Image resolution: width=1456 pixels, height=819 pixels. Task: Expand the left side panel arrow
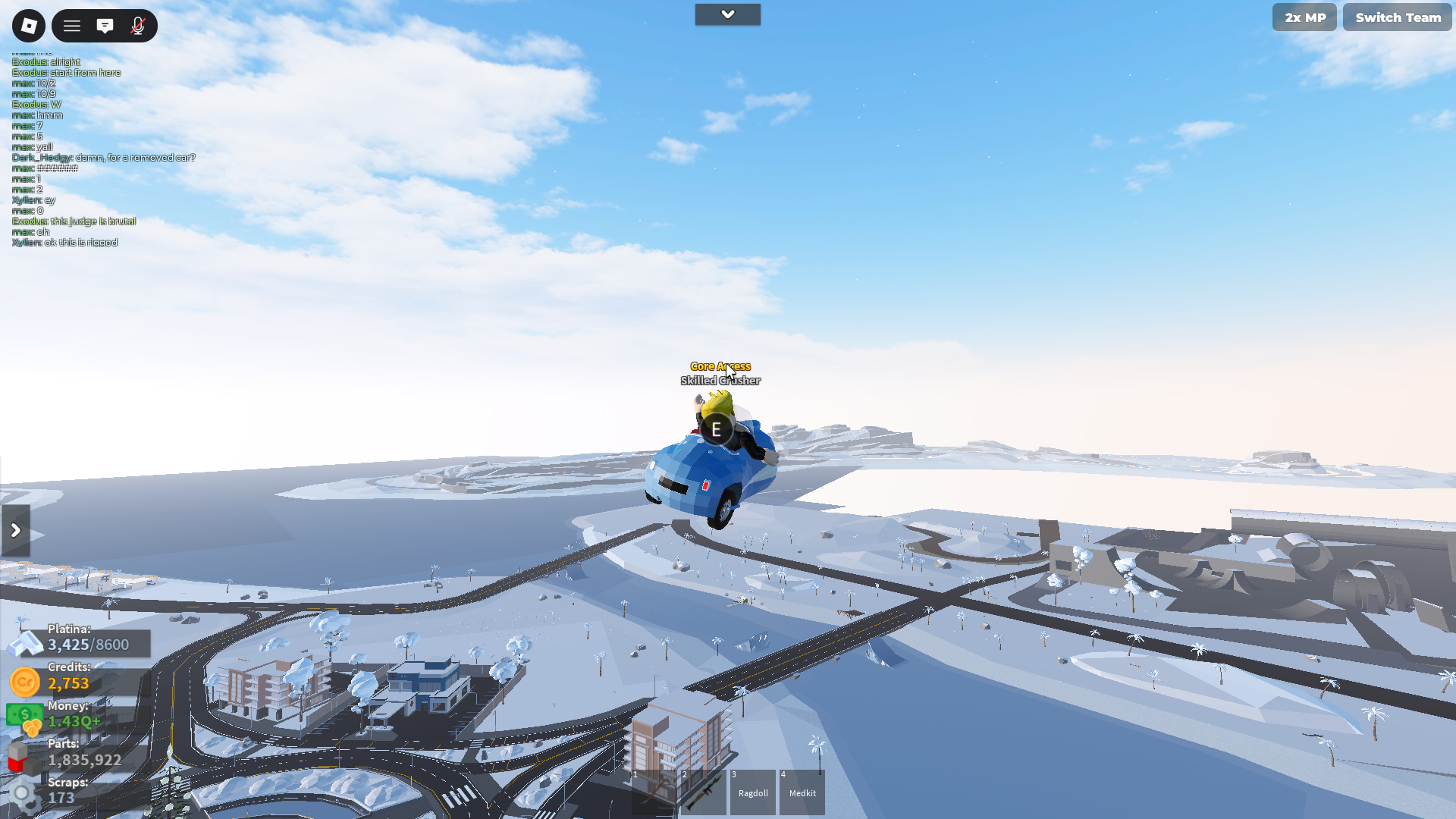click(16, 530)
